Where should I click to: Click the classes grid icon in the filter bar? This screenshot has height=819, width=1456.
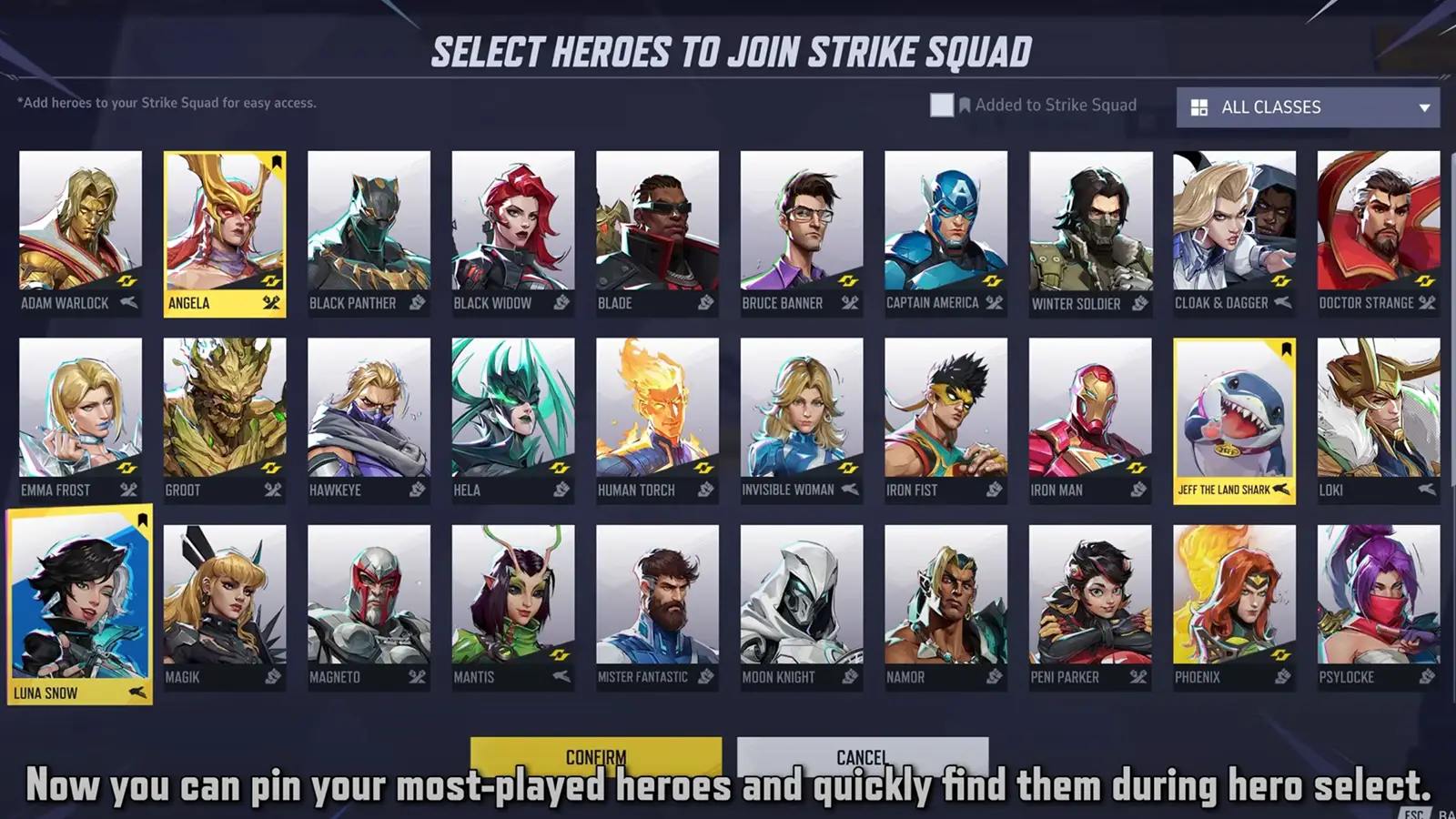point(1199,107)
